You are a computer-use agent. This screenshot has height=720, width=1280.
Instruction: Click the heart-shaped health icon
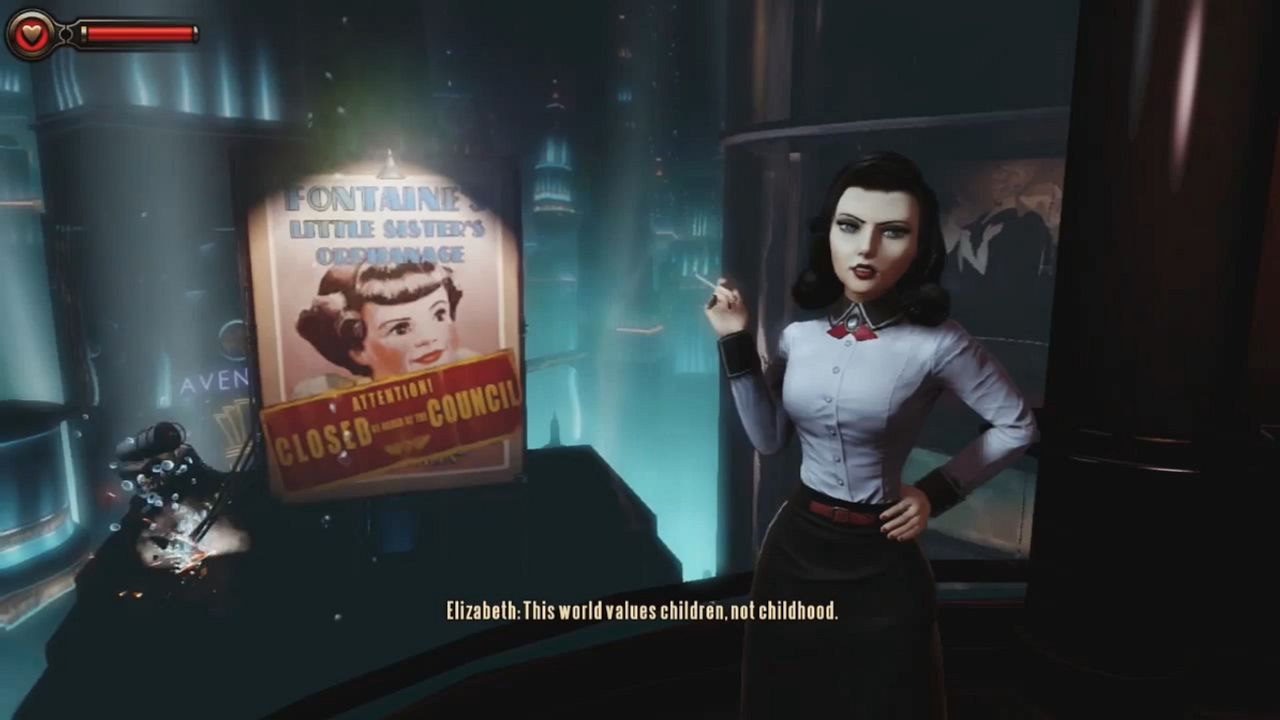[x=30, y=33]
